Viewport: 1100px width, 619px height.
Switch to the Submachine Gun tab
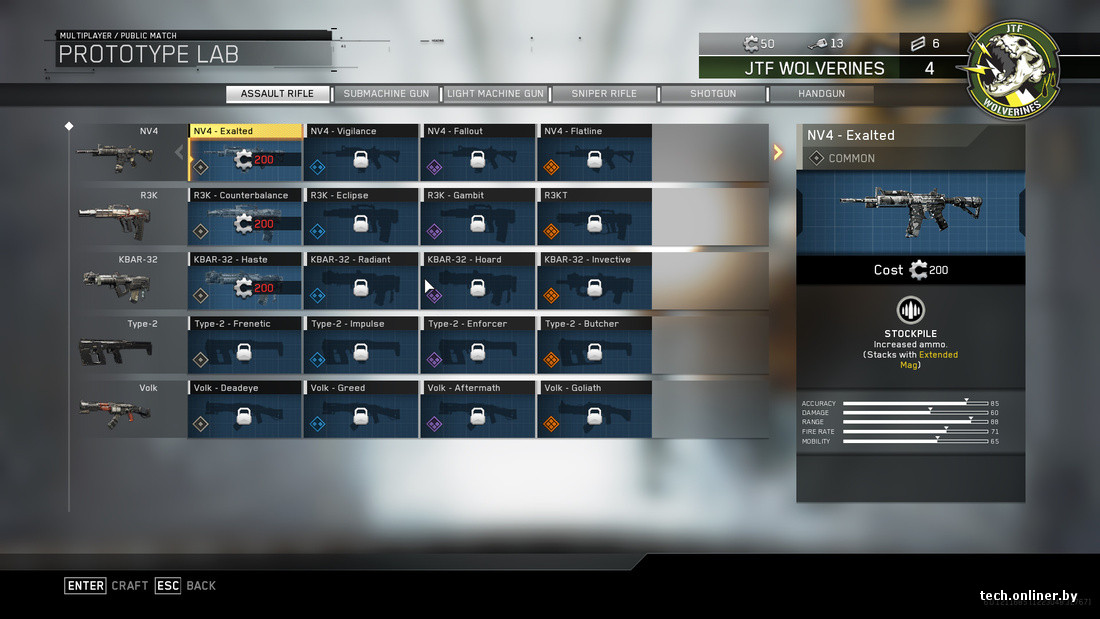pos(386,94)
